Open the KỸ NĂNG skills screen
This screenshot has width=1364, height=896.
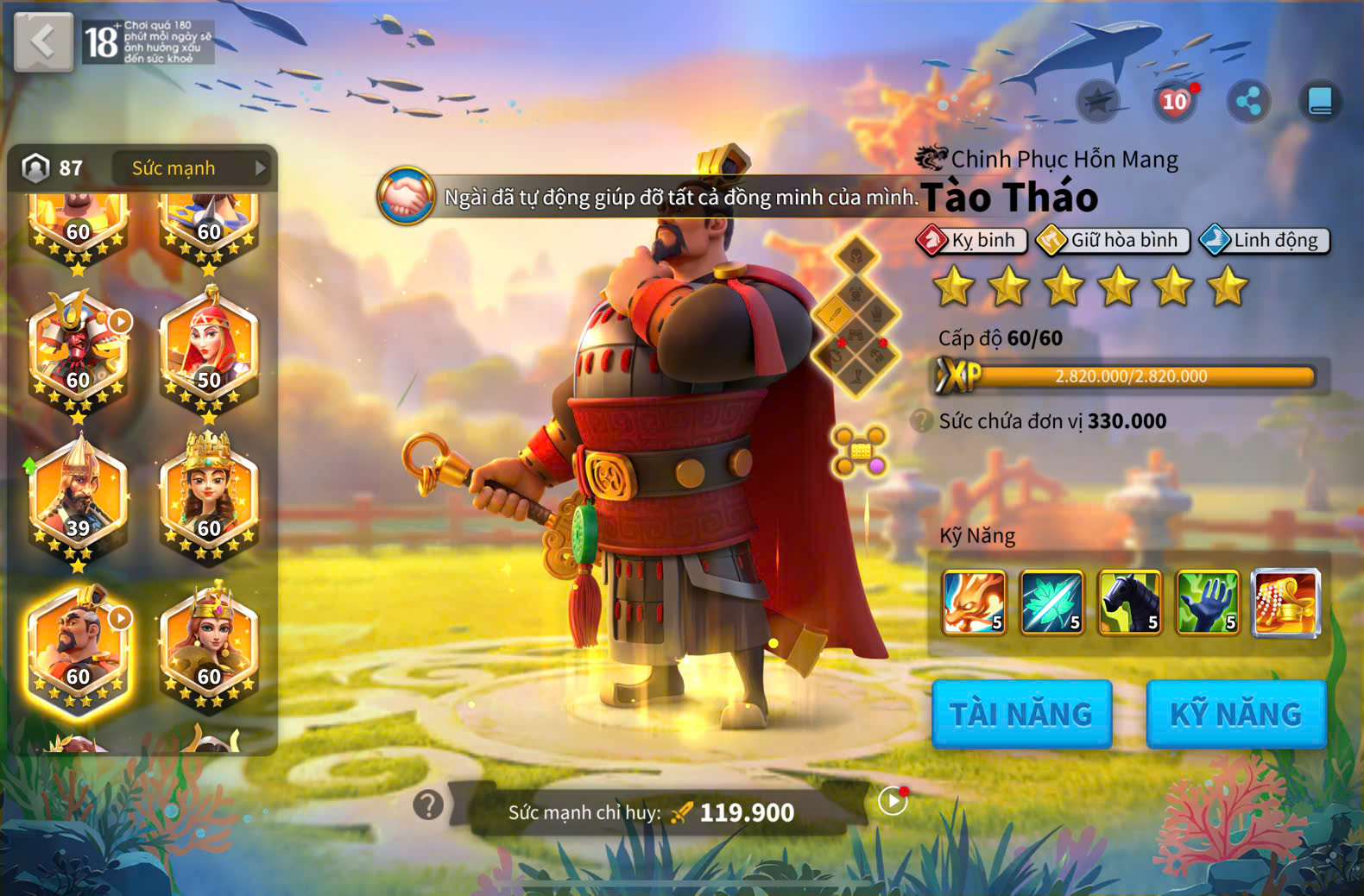pyautogui.click(x=1235, y=714)
